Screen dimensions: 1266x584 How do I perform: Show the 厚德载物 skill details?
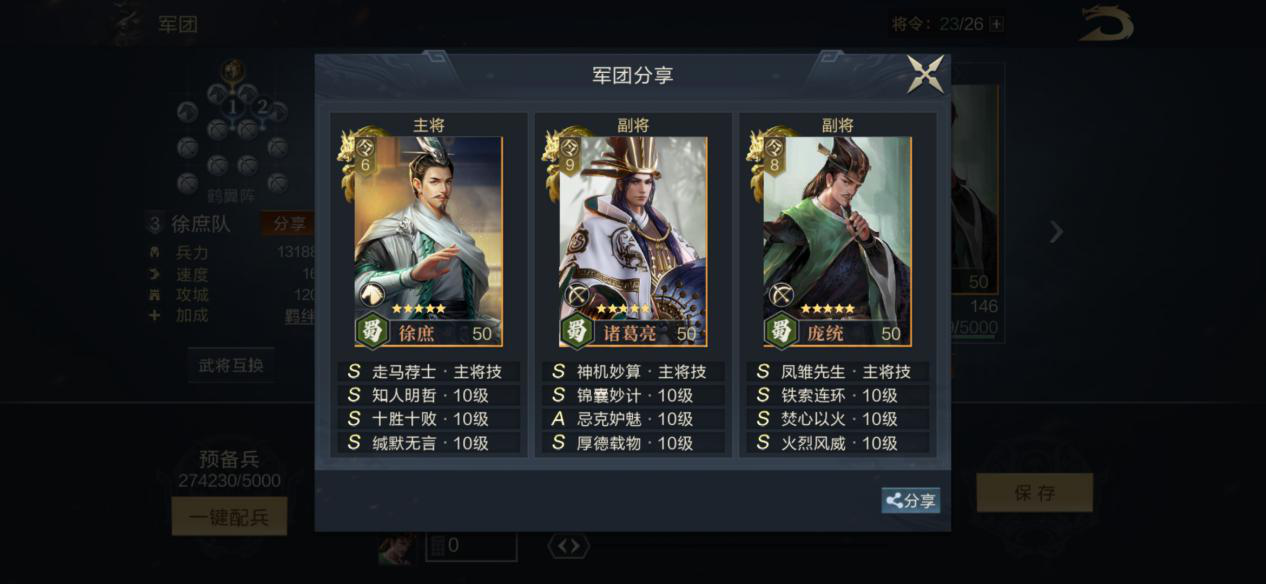point(634,443)
